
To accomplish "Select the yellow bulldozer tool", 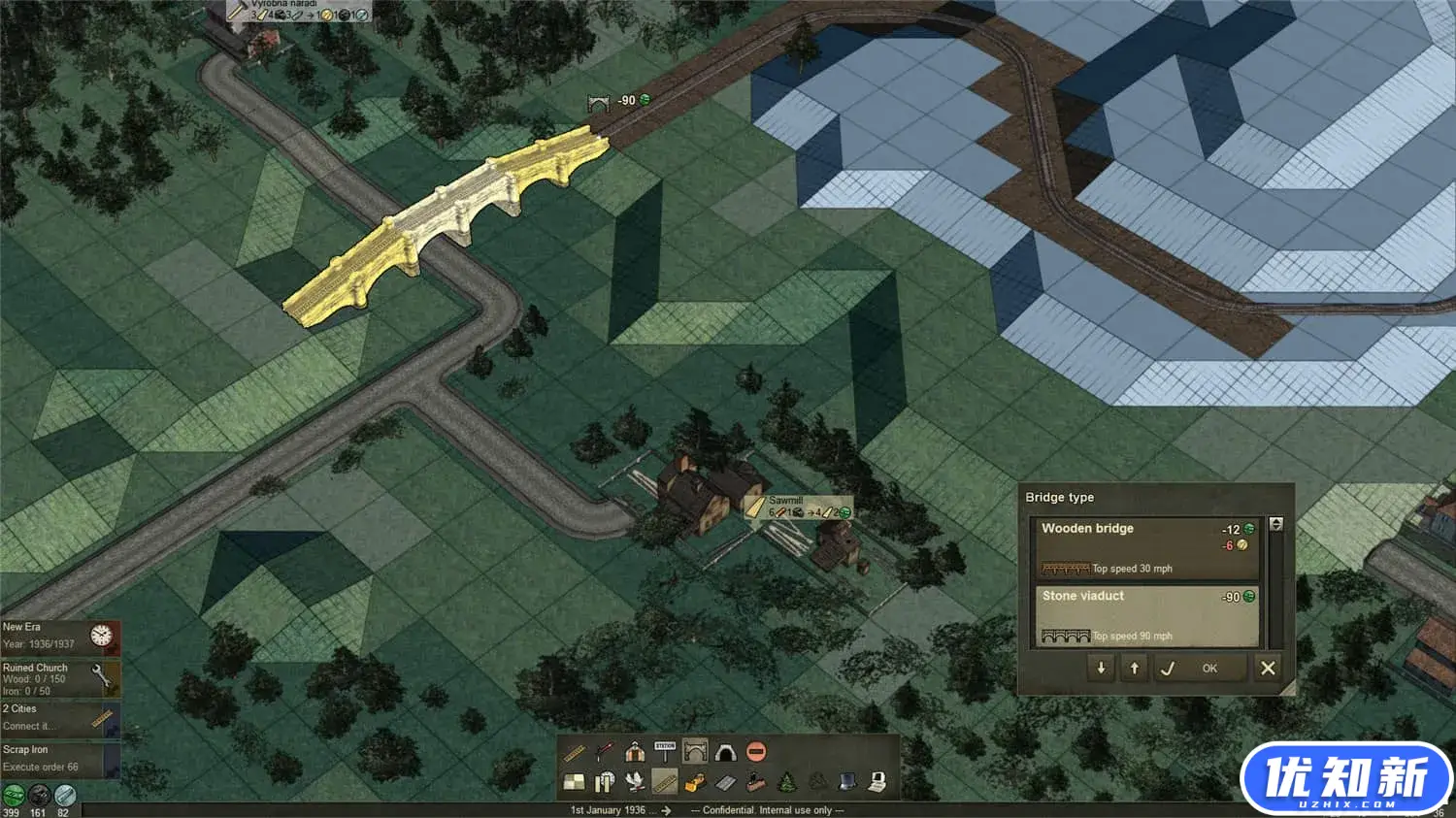I will [695, 782].
